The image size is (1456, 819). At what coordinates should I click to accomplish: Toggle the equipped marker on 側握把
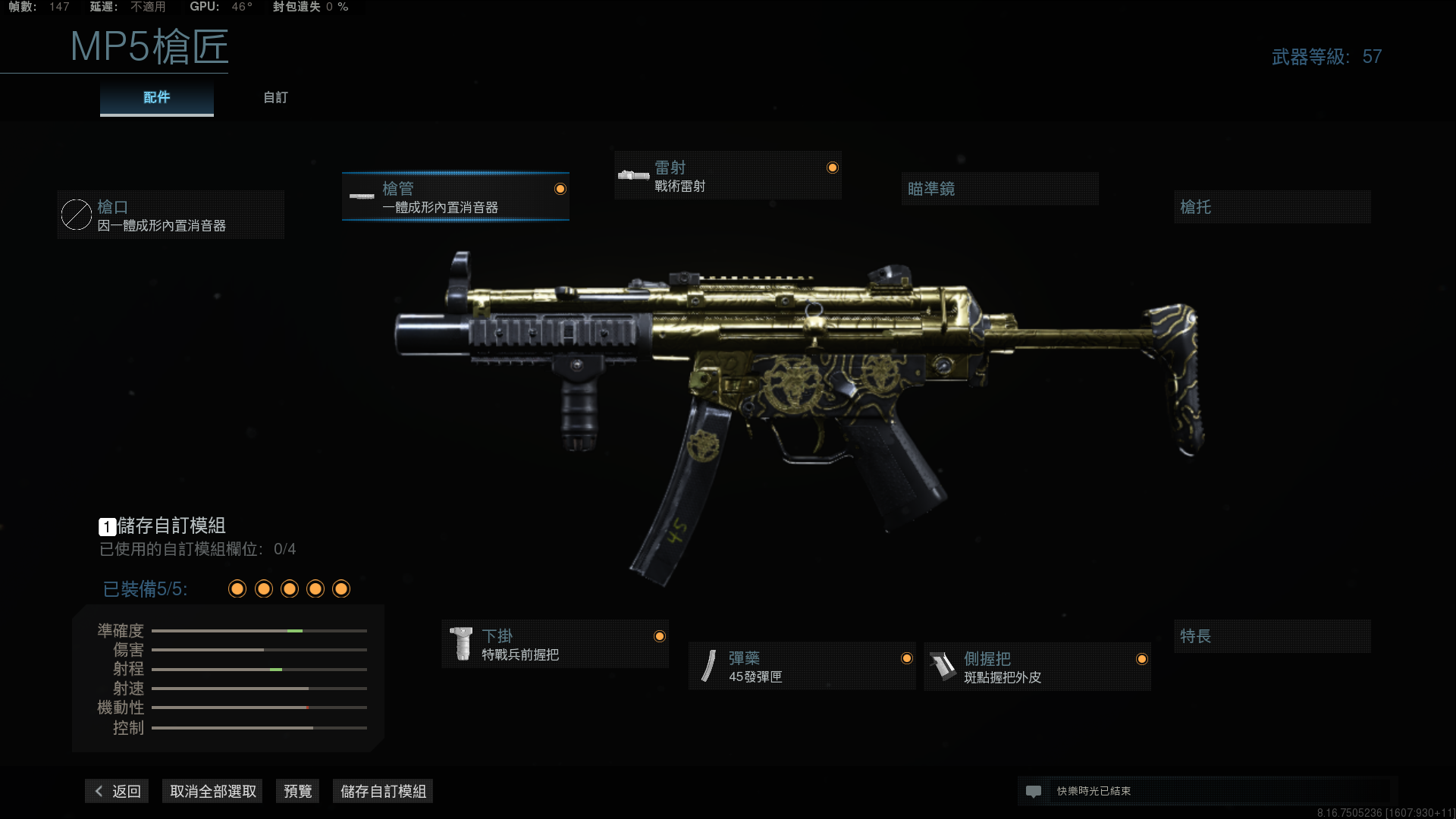point(1141,658)
